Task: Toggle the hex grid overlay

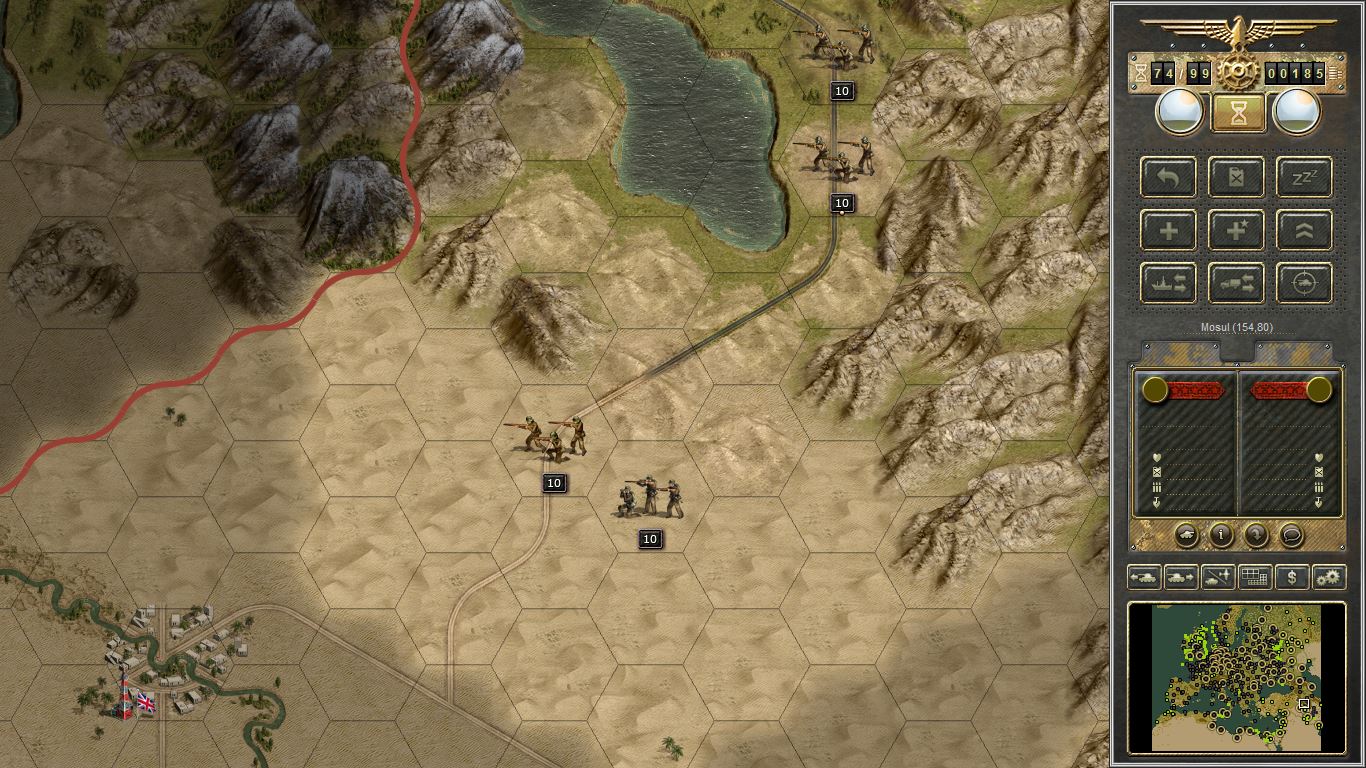Action: [1254, 577]
